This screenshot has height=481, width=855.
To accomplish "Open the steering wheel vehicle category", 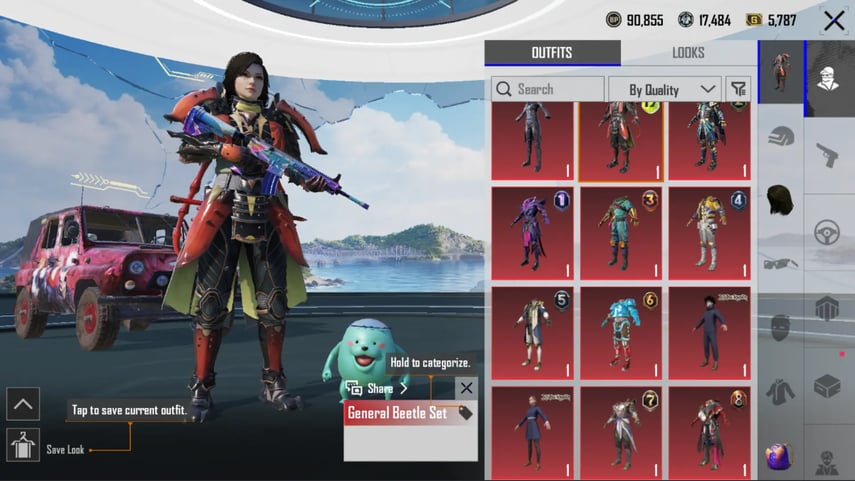I will [x=828, y=232].
